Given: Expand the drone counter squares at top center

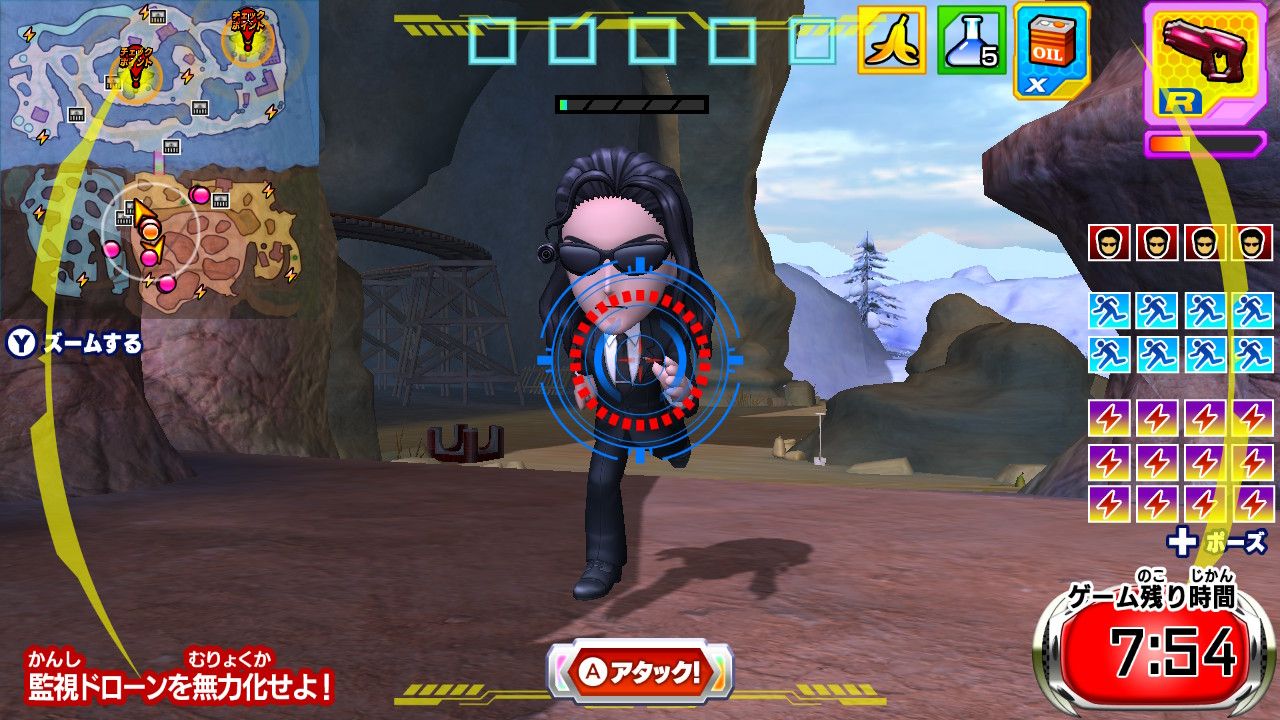Looking at the screenshot, I should pos(655,40).
